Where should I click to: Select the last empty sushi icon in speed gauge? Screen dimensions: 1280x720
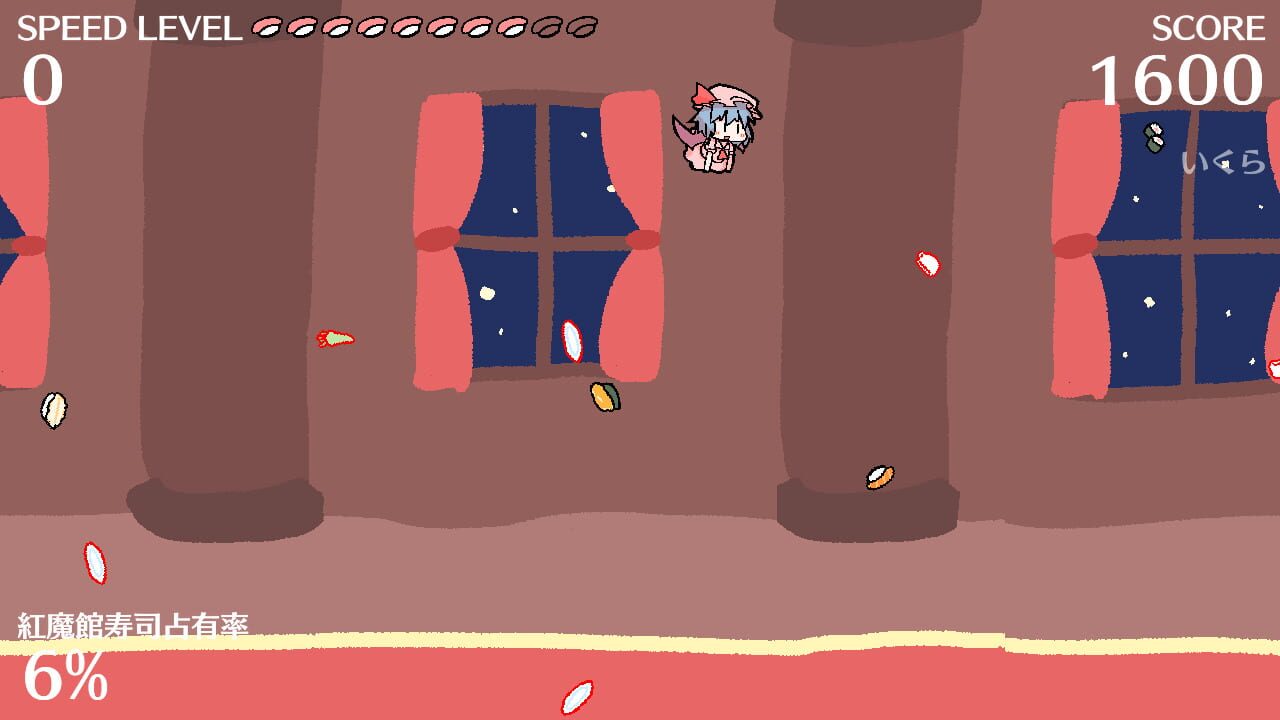[x=583, y=28]
